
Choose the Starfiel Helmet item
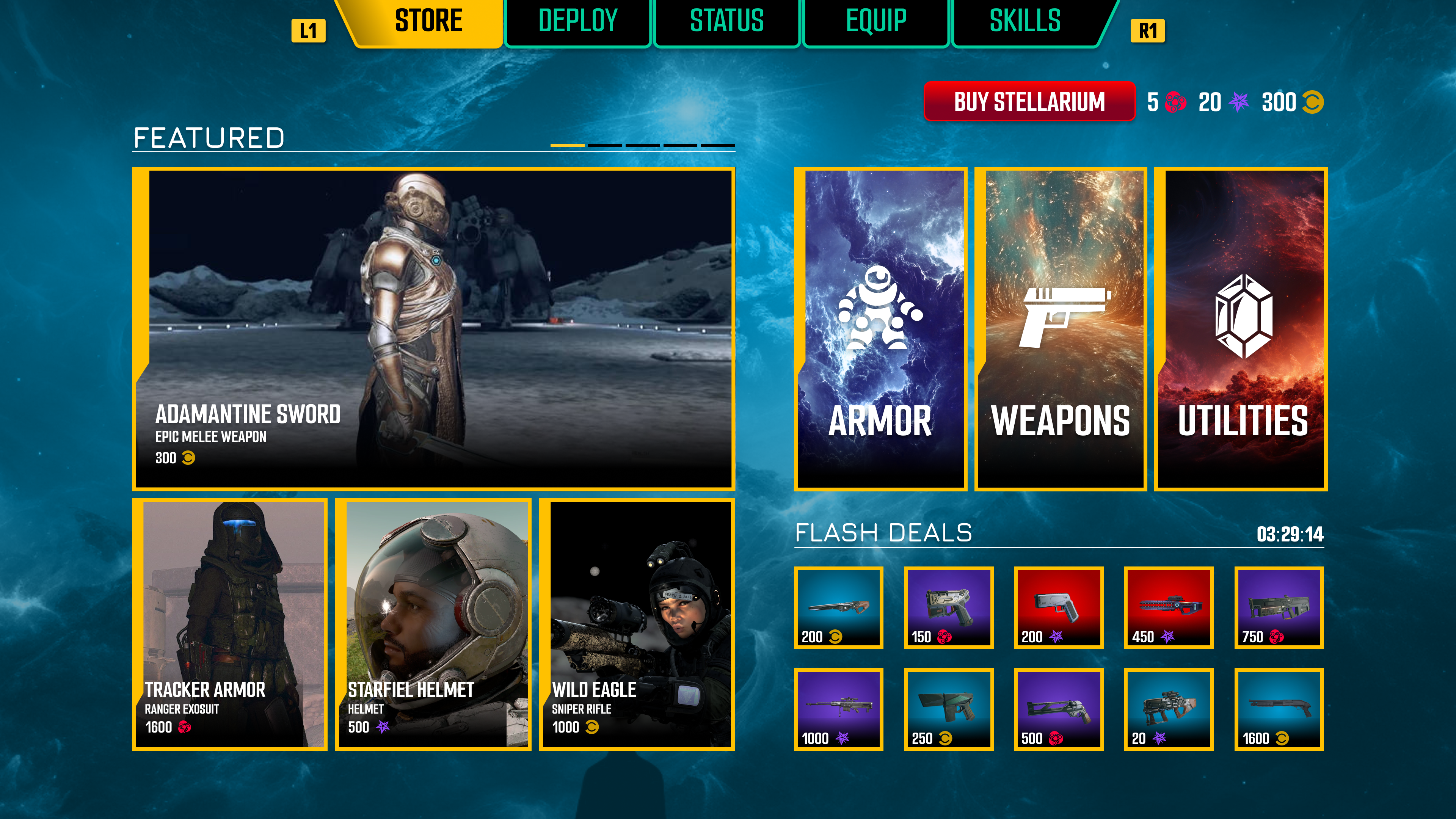(x=433, y=624)
